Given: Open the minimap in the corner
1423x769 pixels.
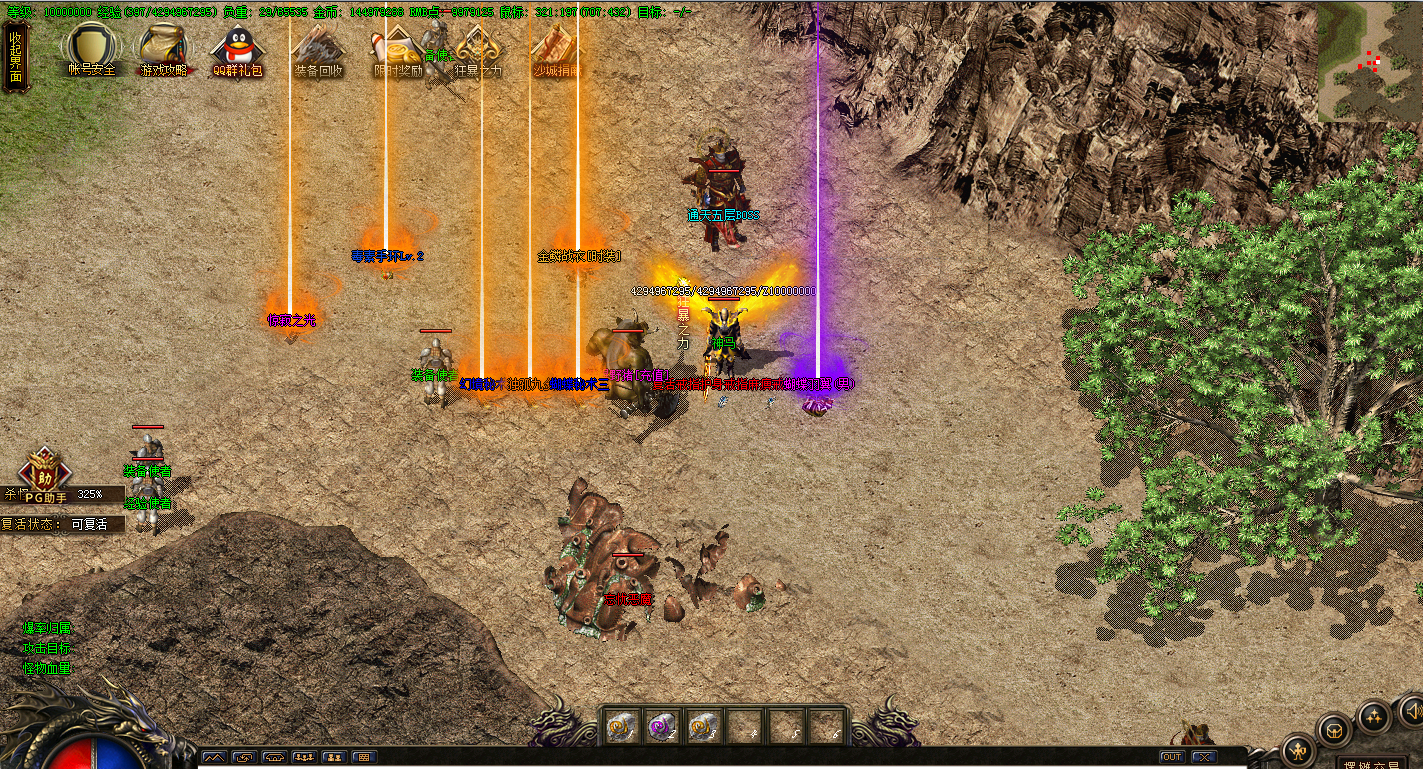Looking at the screenshot, I should pyautogui.click(x=1369, y=62).
